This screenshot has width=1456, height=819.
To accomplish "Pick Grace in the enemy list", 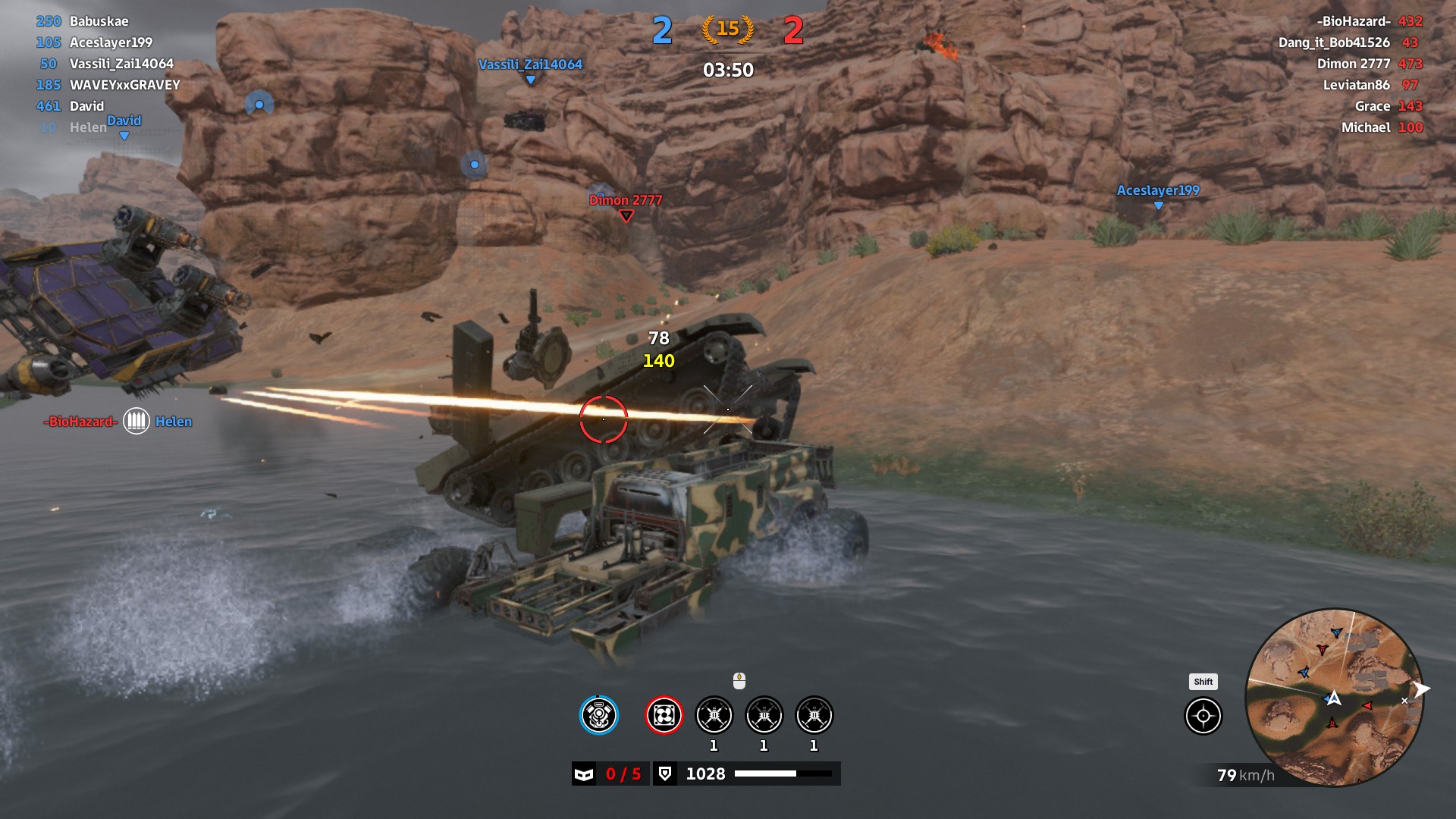I will tap(1372, 106).
